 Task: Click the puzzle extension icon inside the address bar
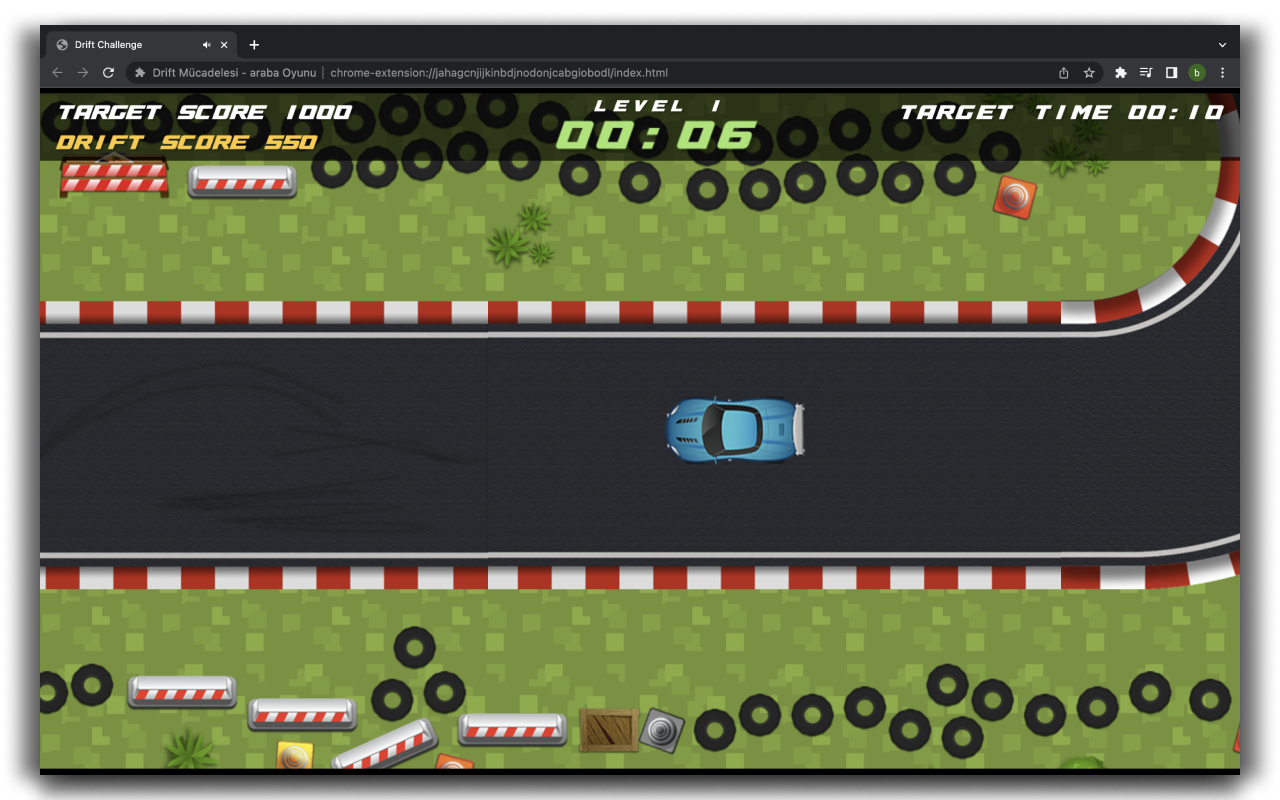[136, 72]
